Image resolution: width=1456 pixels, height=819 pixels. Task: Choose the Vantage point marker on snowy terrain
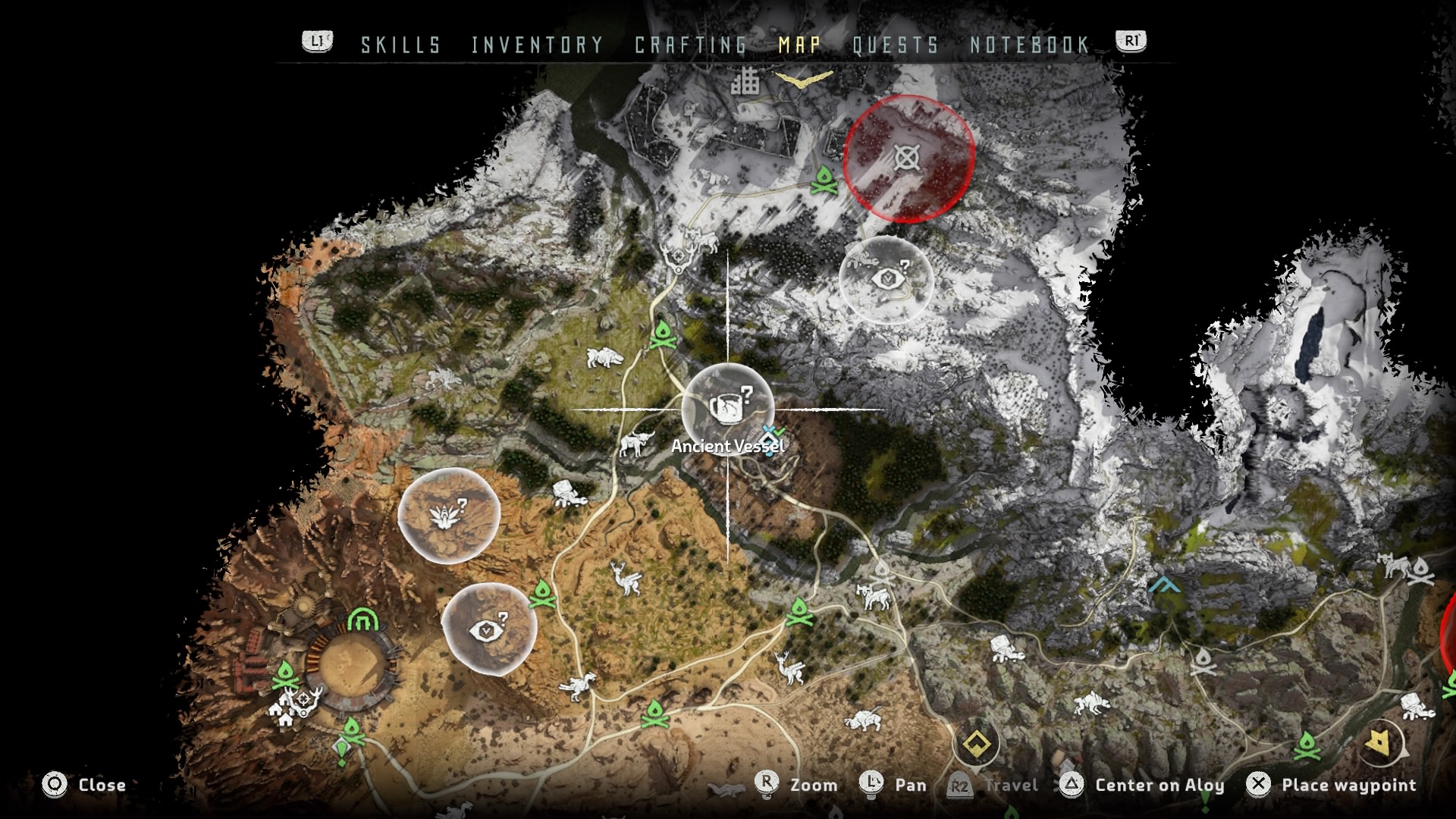click(x=886, y=279)
